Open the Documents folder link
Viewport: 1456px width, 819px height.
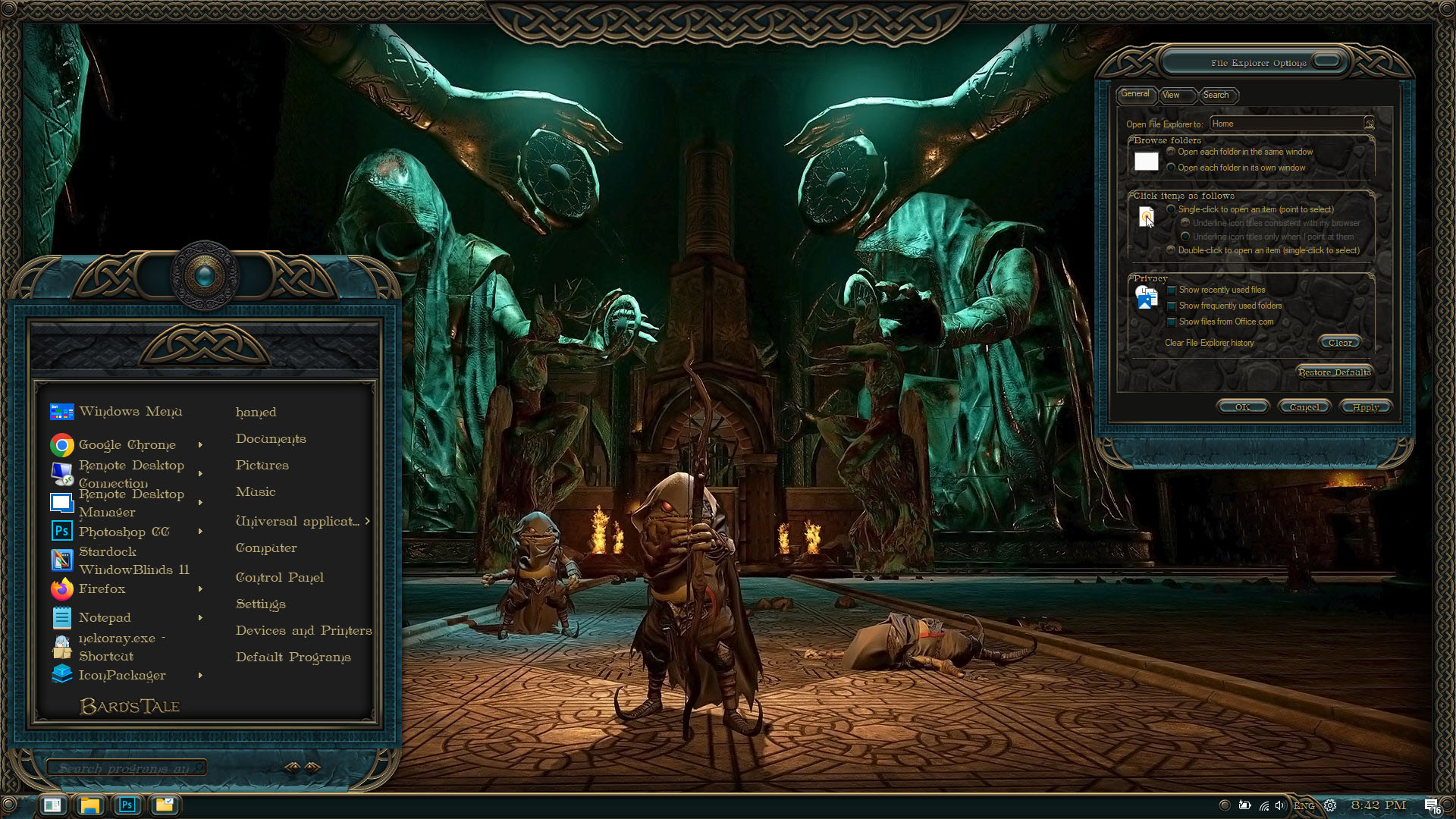271,439
